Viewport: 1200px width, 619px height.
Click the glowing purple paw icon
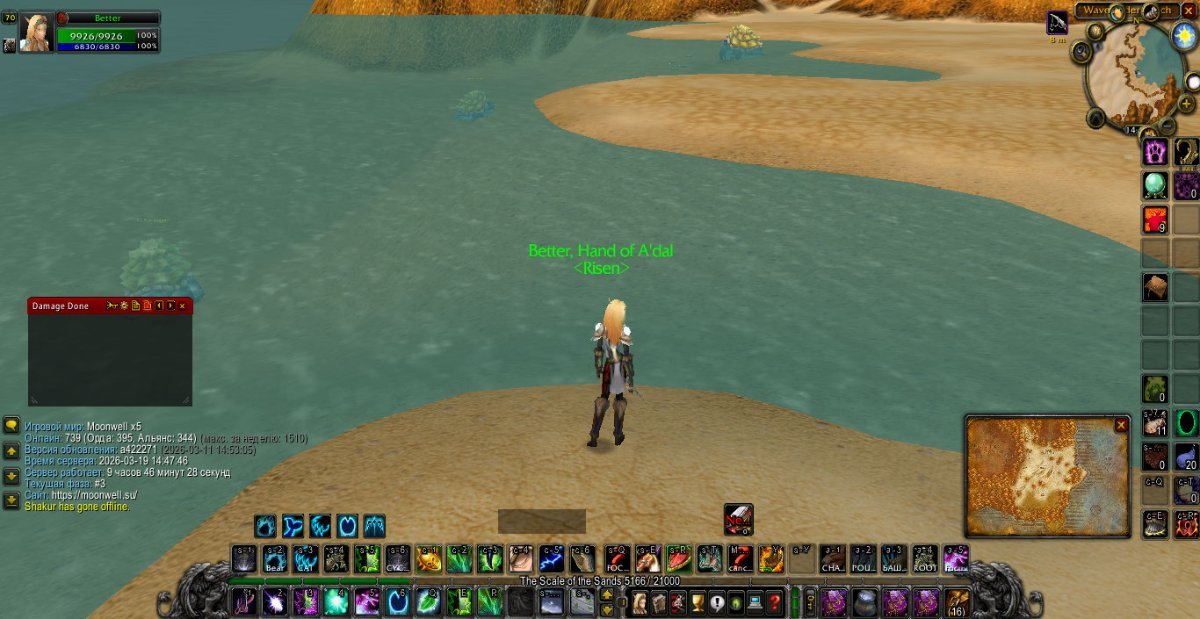(1156, 152)
